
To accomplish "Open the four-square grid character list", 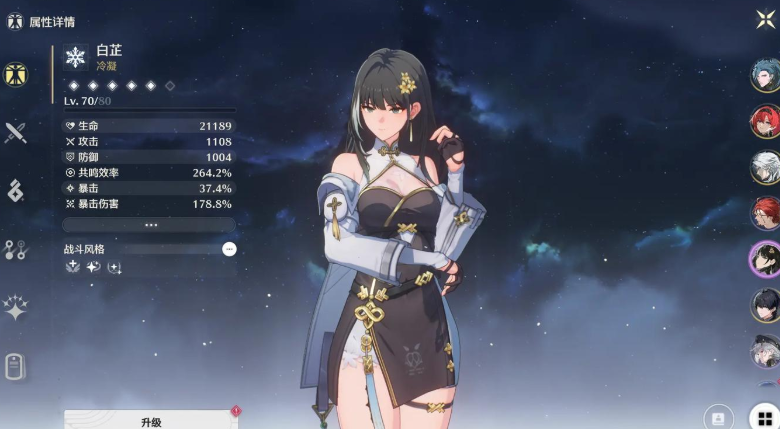I will tap(764, 416).
